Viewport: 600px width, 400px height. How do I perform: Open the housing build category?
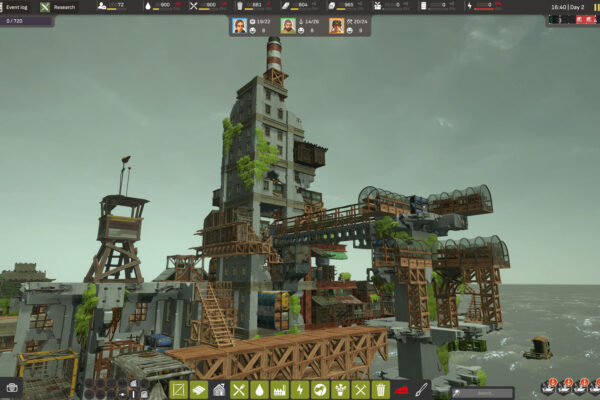(219, 390)
